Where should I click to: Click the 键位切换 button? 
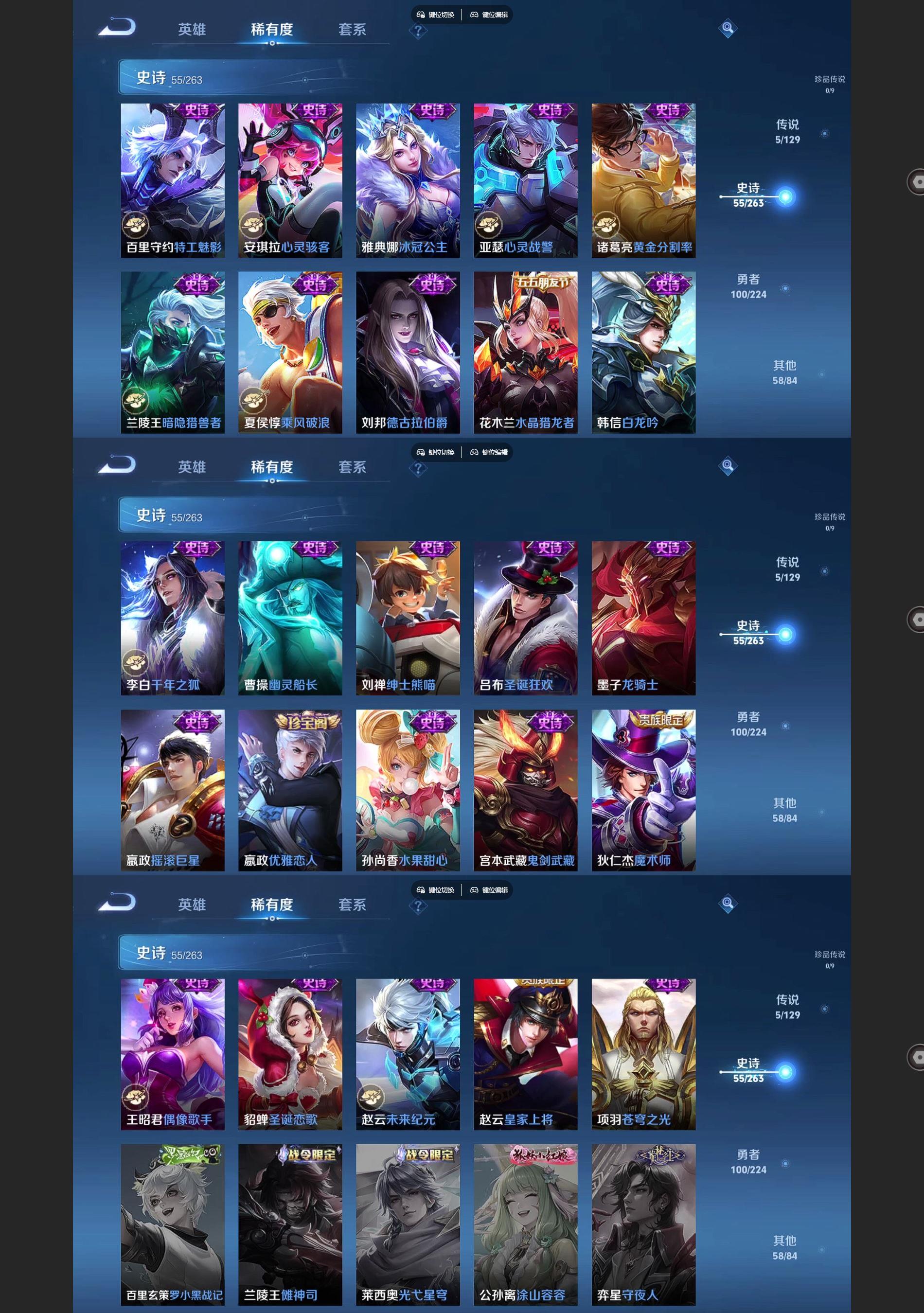(x=436, y=16)
